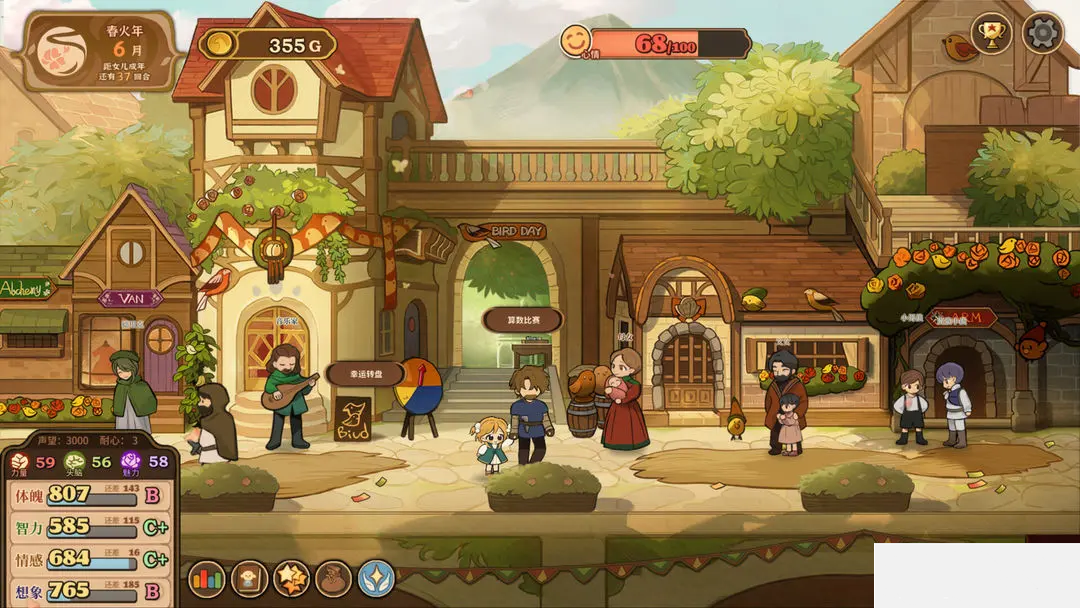This screenshot has height=608, width=1080.
Task: Activate the blue winged sparkle icon
Action: [377, 579]
